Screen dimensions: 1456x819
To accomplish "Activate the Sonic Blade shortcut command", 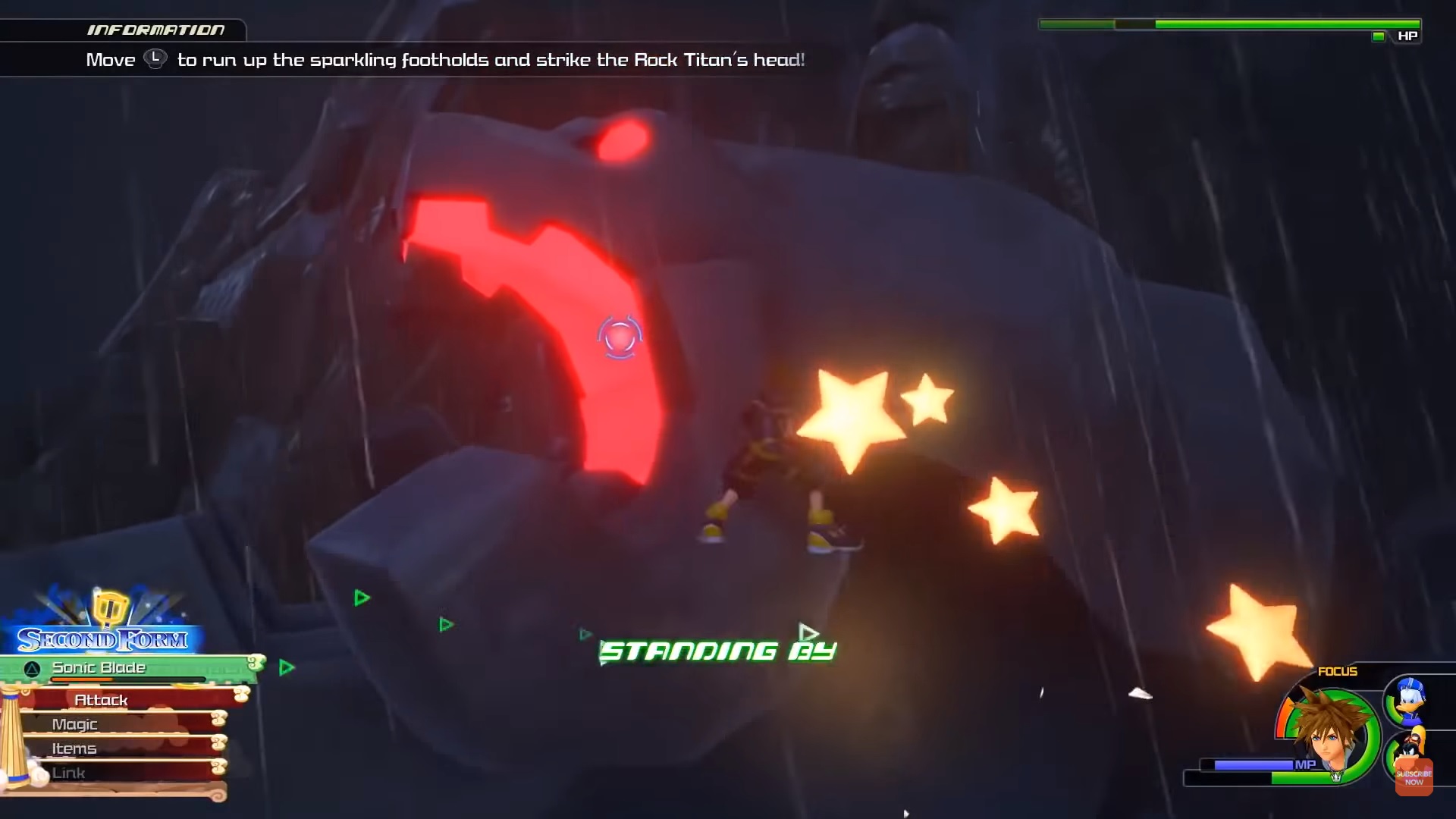I will pos(99,667).
